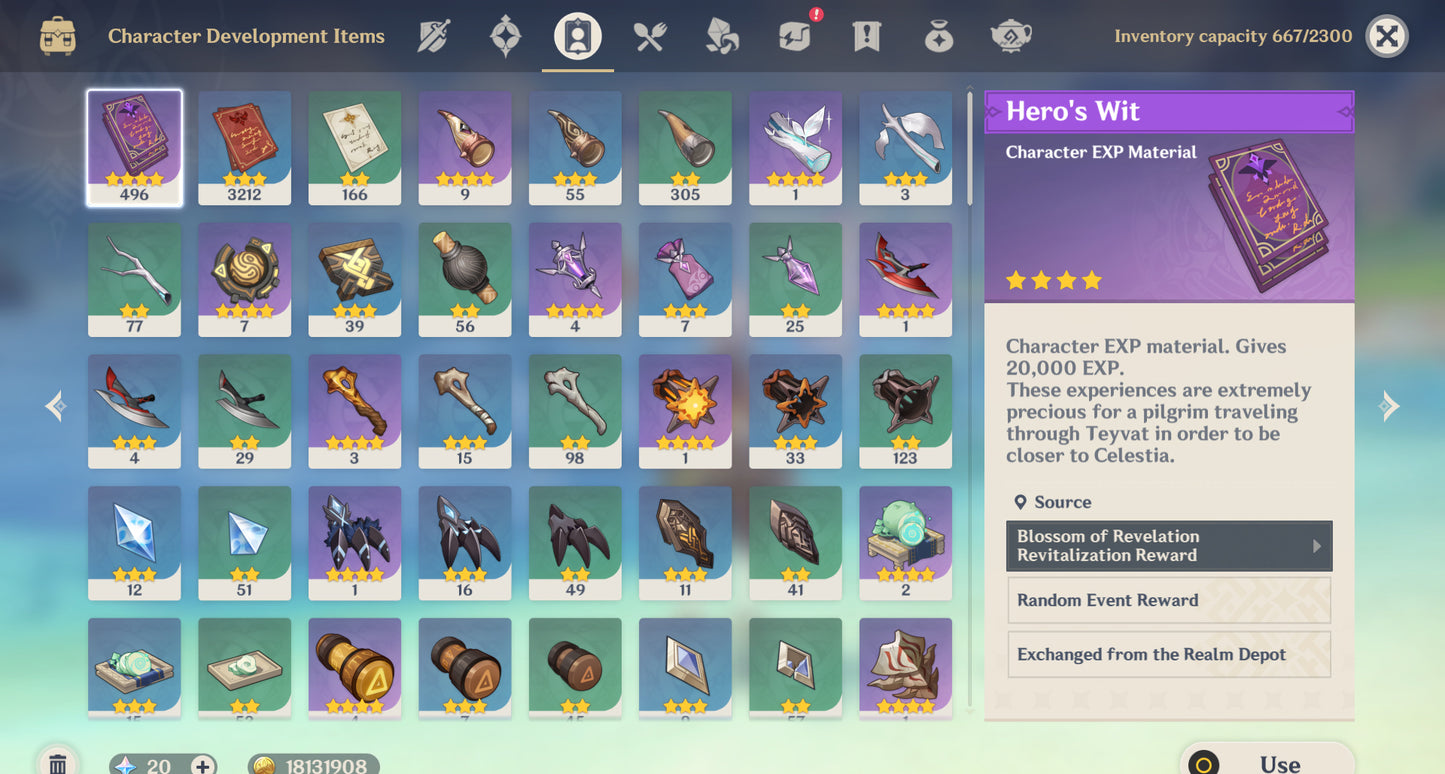Select the destroy items trash icon

tap(57, 762)
